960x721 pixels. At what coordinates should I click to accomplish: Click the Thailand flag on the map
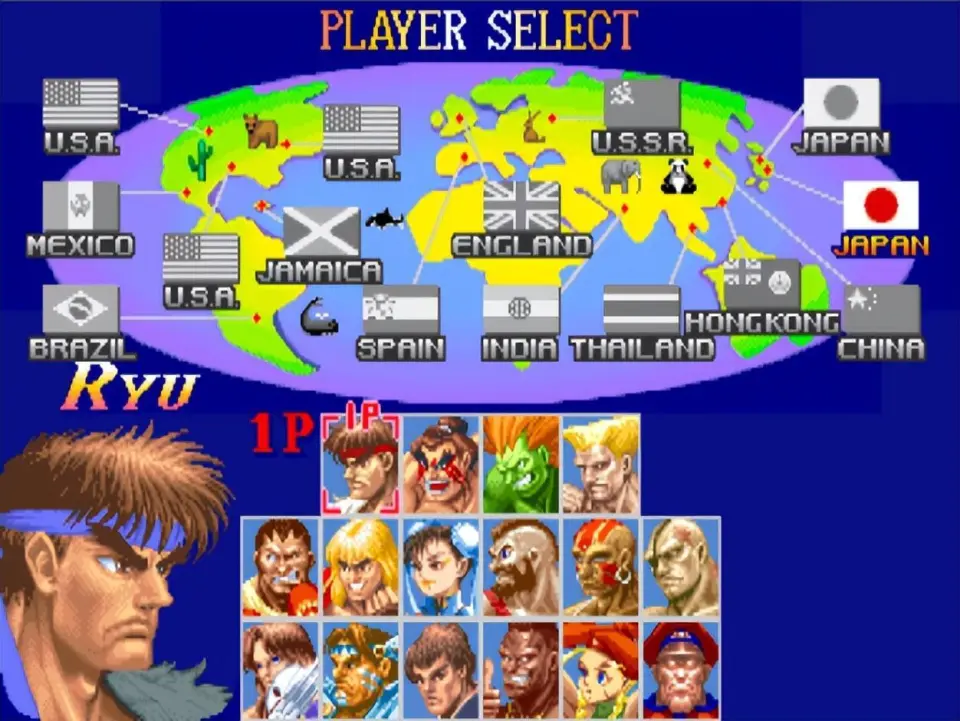[x=641, y=310]
